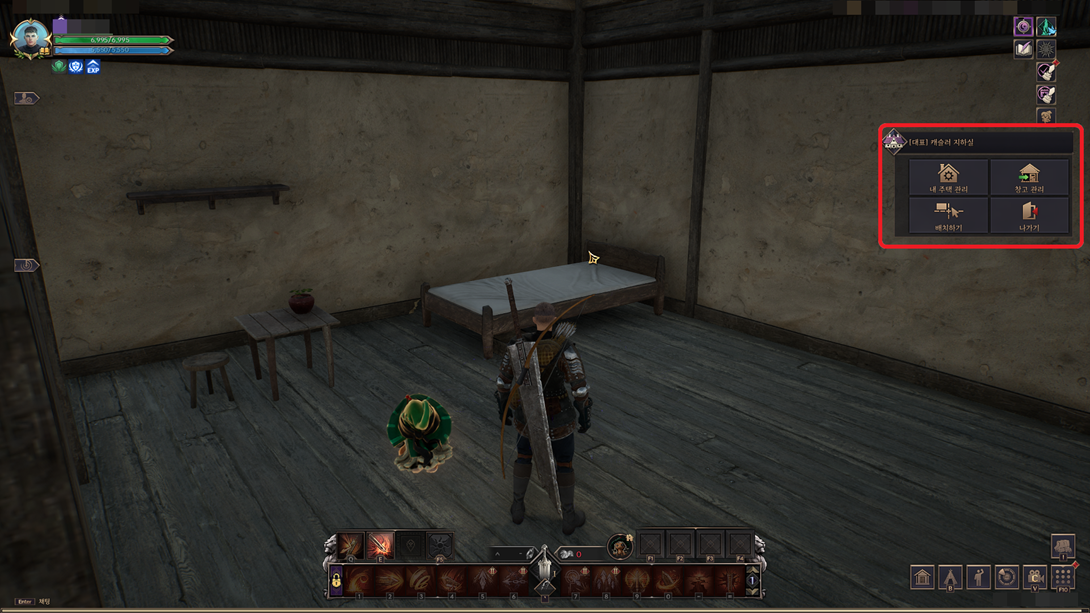Click the chat input box labeled 채팅
The width and height of the screenshot is (1090, 613).
45,602
